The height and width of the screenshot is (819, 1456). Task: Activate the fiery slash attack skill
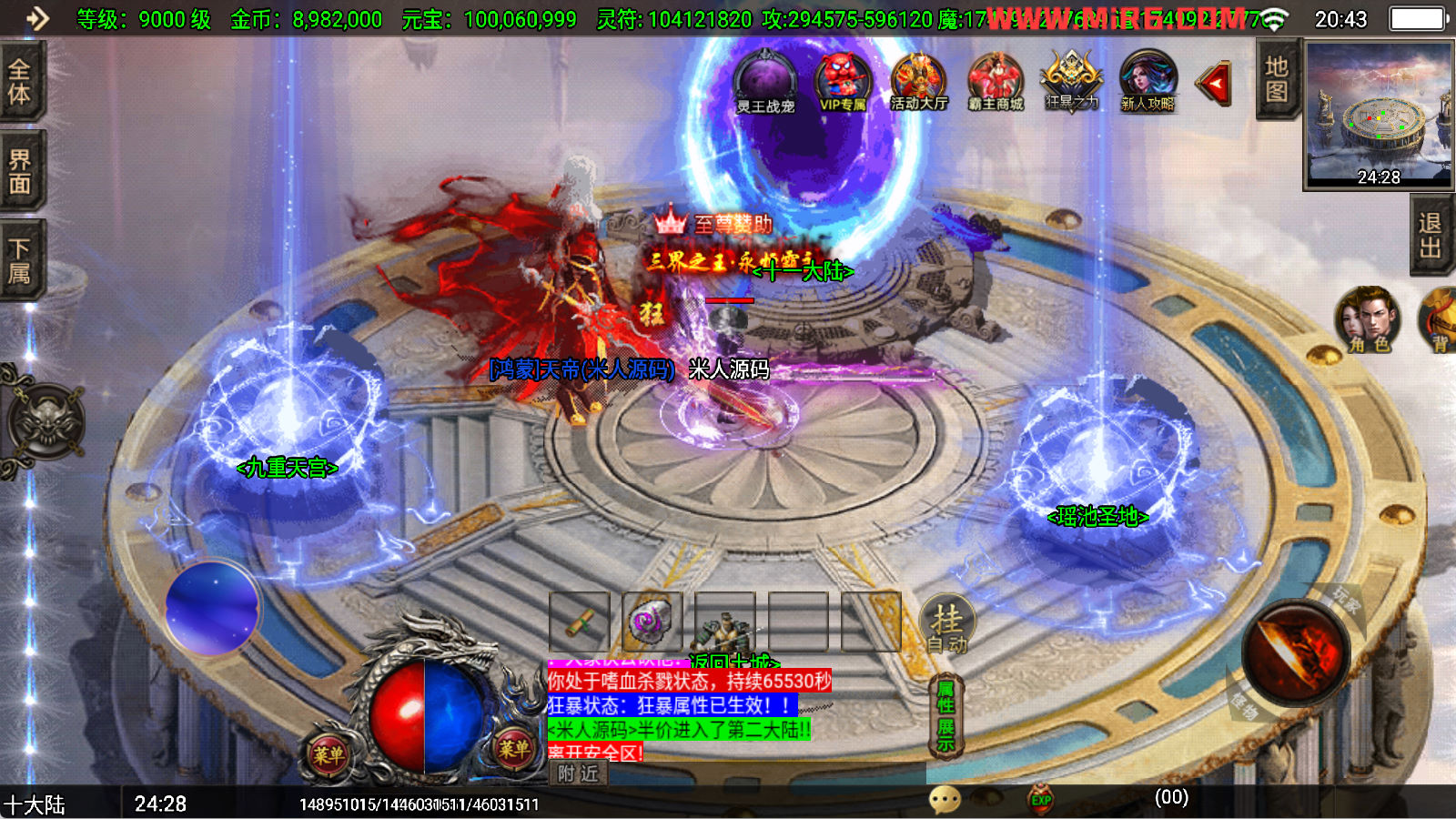point(1296,652)
